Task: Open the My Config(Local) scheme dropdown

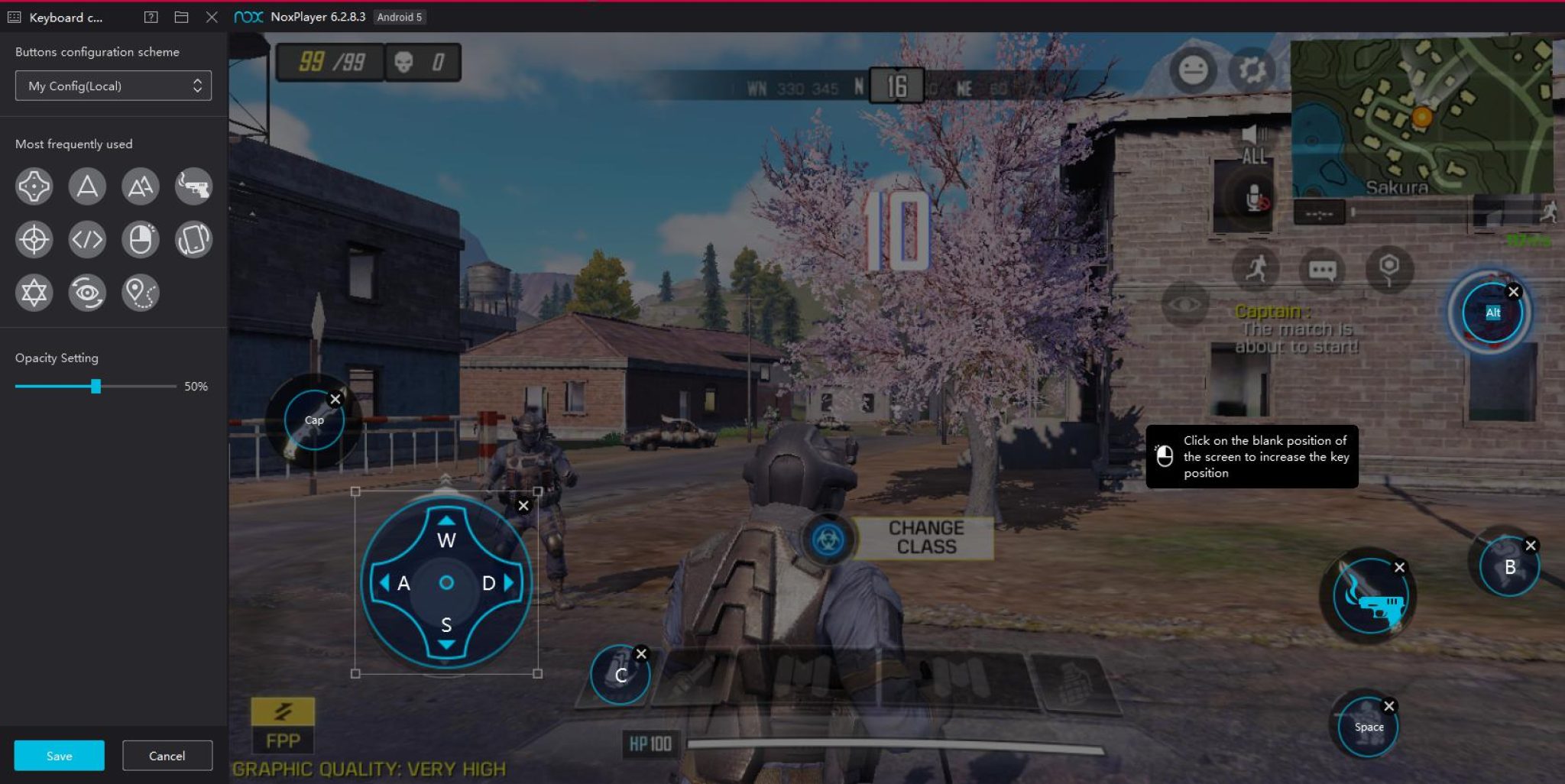Action: click(113, 86)
